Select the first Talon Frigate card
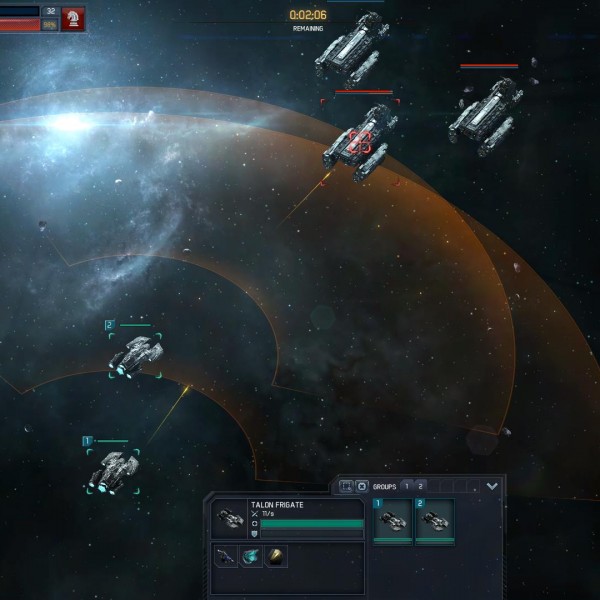Screen dimensions: 600x600 392,521
